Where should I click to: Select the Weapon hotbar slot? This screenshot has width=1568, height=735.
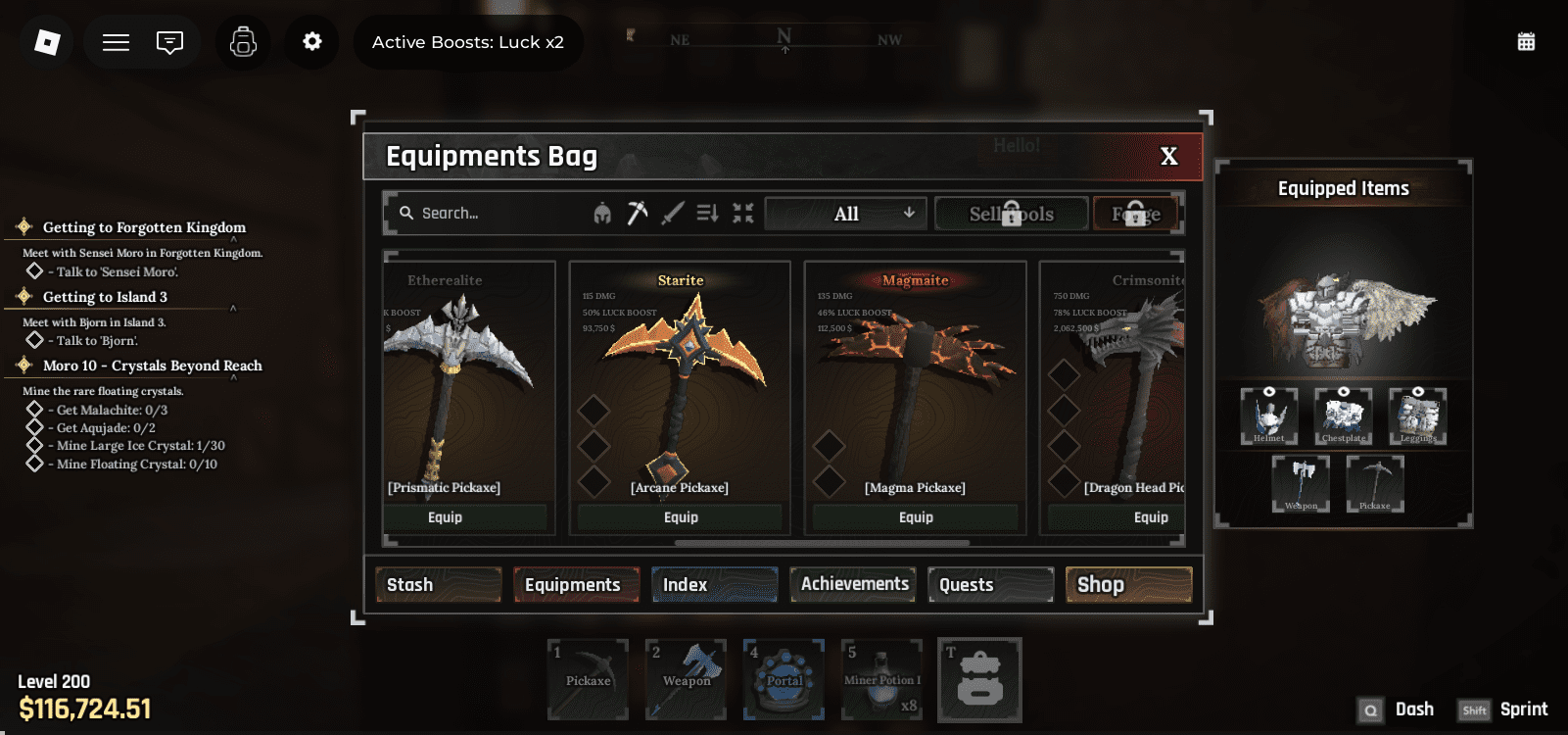click(x=686, y=680)
